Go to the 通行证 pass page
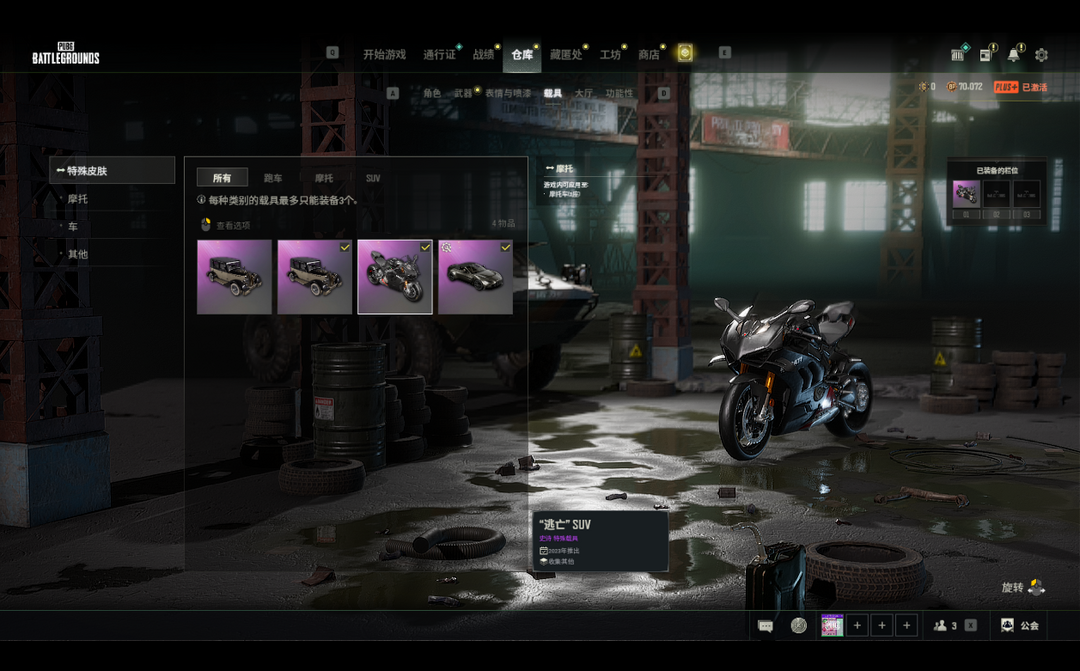Viewport: 1080px width, 671px height. click(439, 54)
